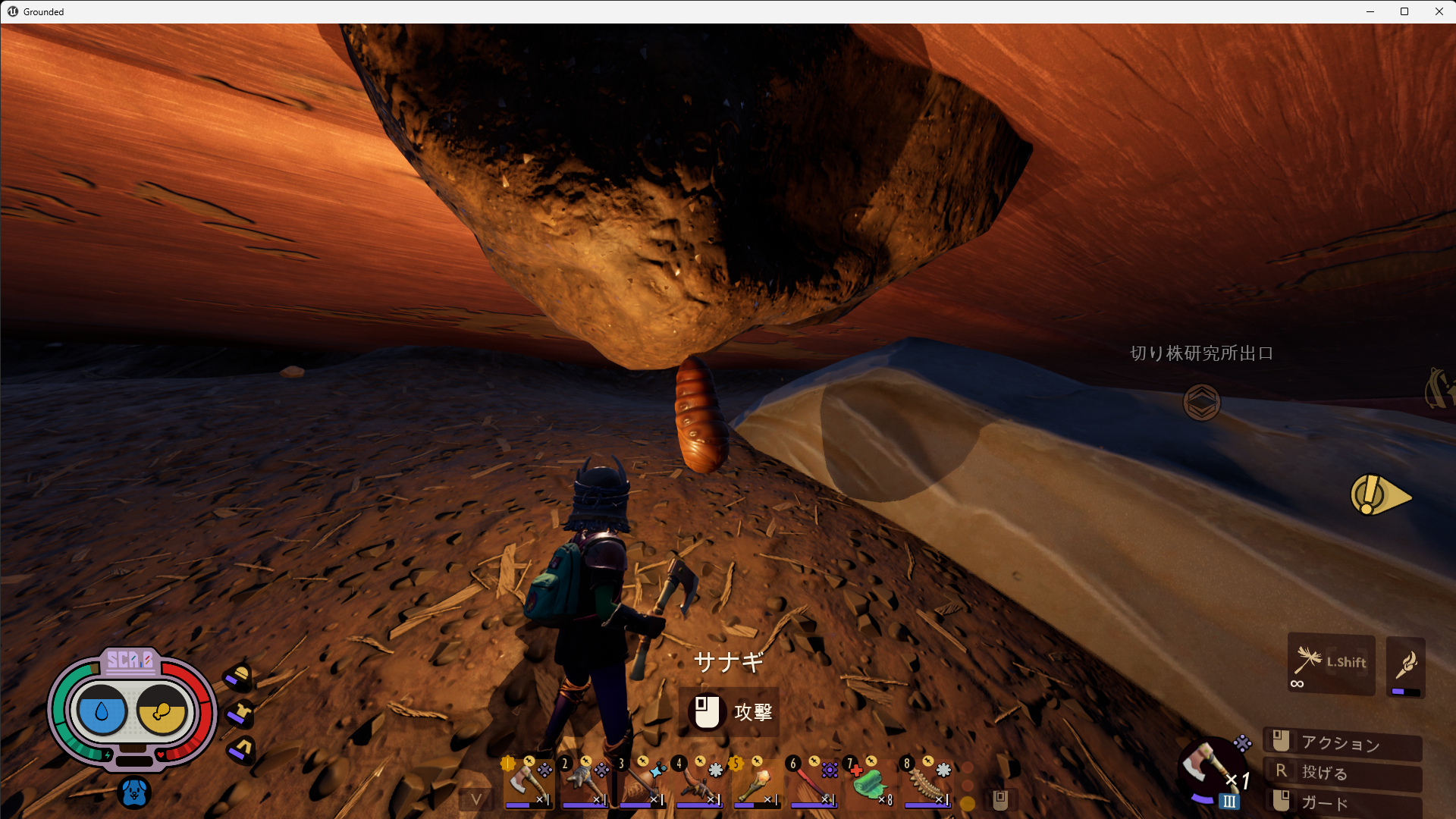This screenshot has width=1456, height=819.
Task: Click the stump lab exit waypoint marker
Action: pyautogui.click(x=1201, y=402)
